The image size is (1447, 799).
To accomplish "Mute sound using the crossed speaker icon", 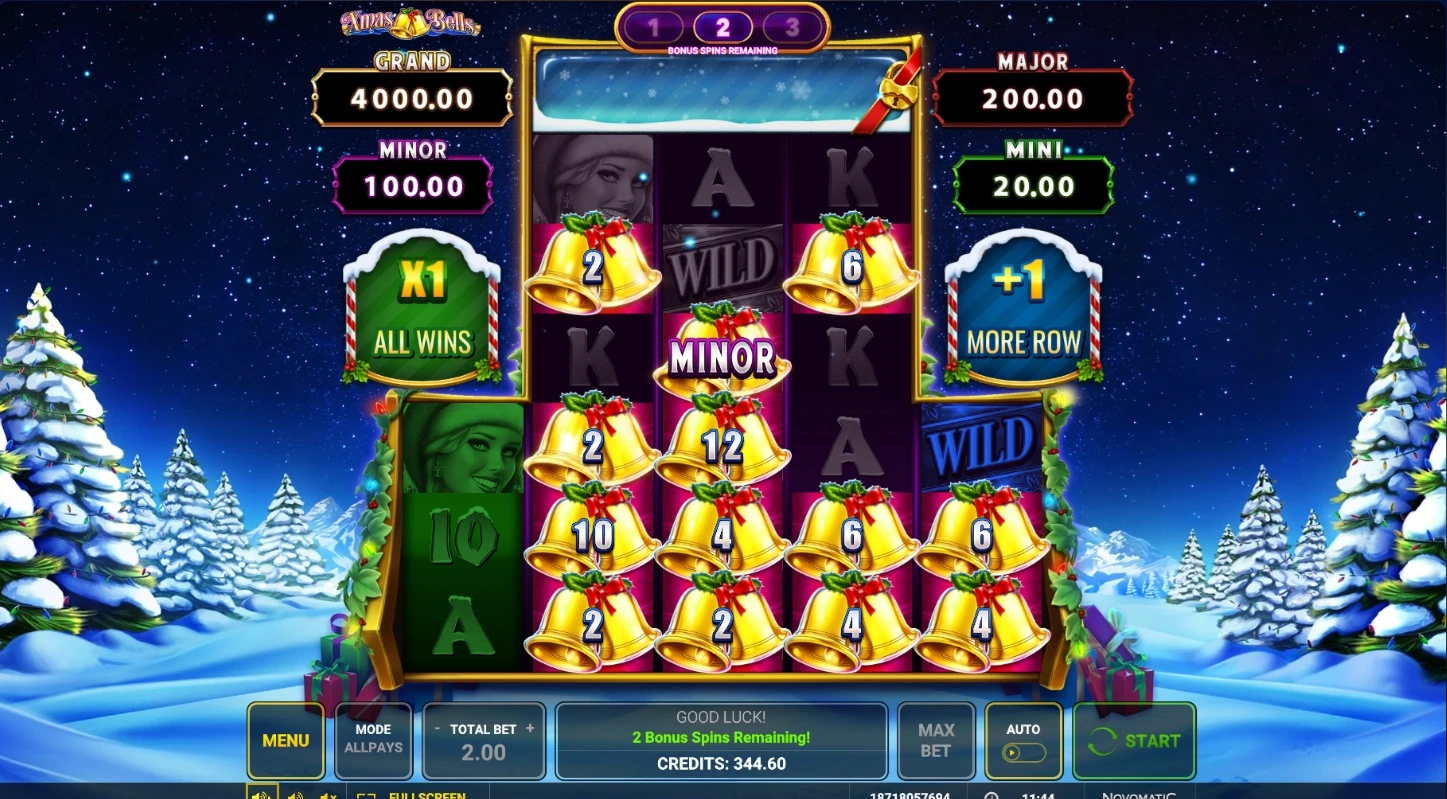I will 327,796.
